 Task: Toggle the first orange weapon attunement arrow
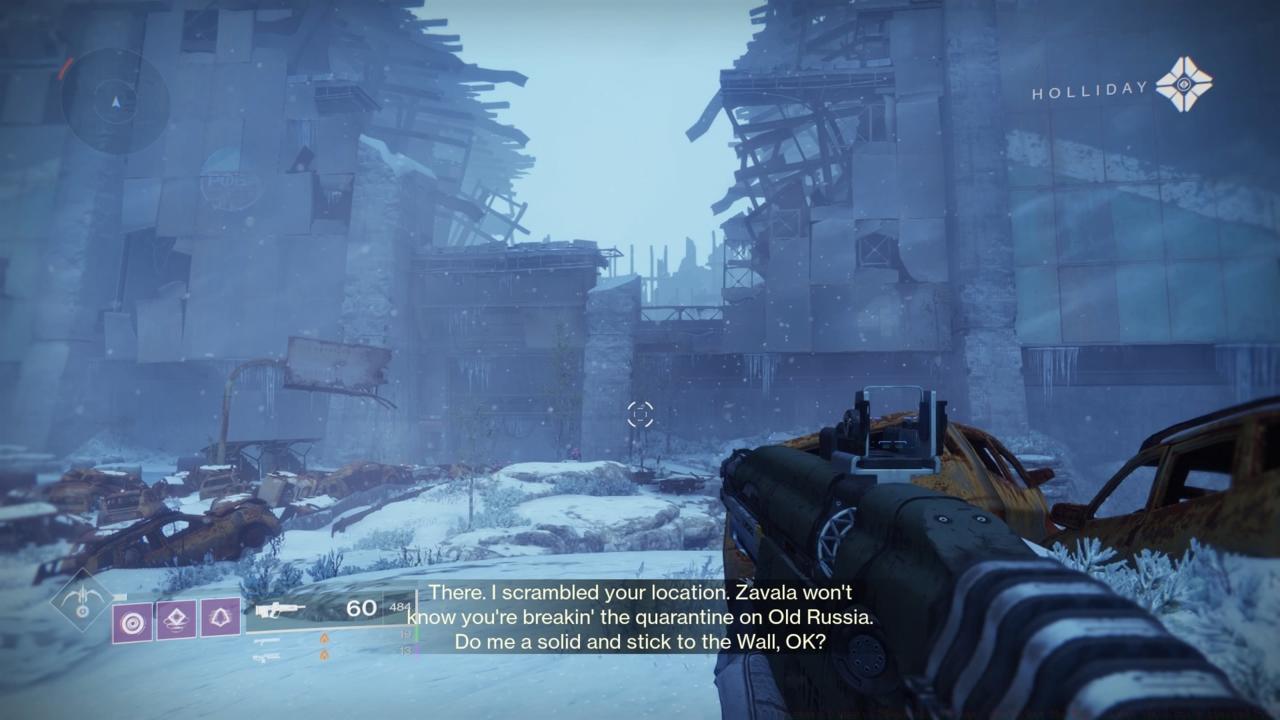click(x=324, y=637)
